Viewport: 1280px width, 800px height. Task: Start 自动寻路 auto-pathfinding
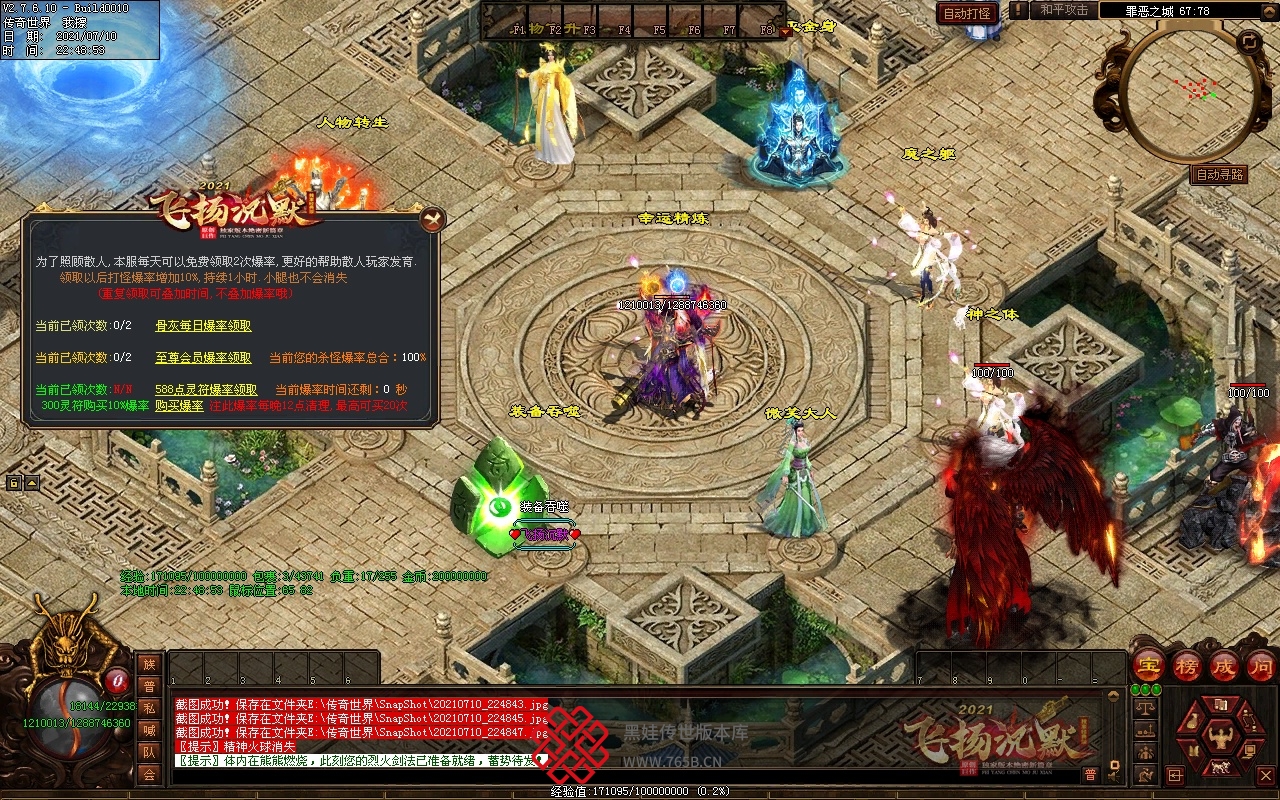click(1220, 174)
